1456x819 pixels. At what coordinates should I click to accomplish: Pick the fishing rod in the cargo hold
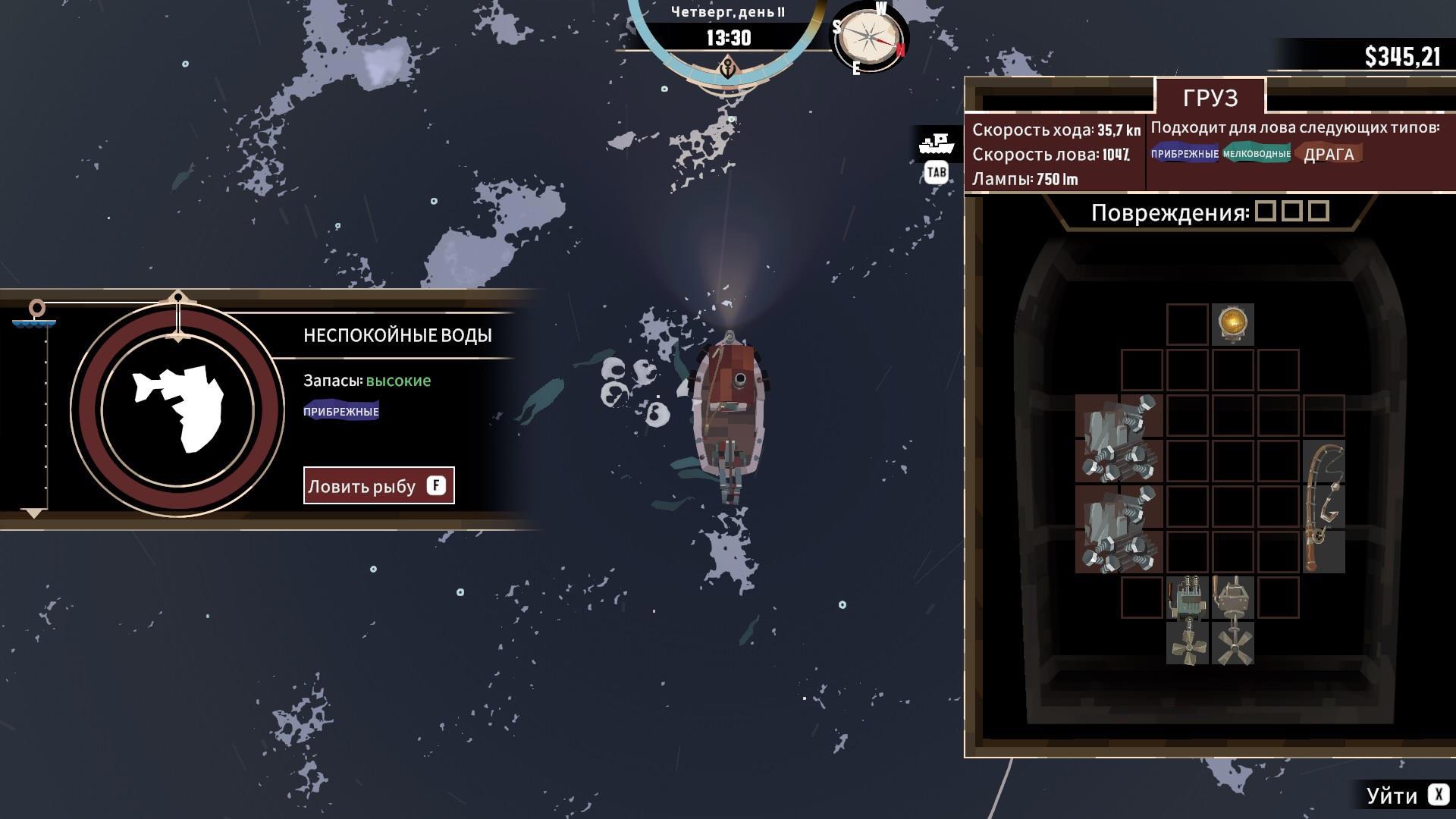[x=1323, y=507]
